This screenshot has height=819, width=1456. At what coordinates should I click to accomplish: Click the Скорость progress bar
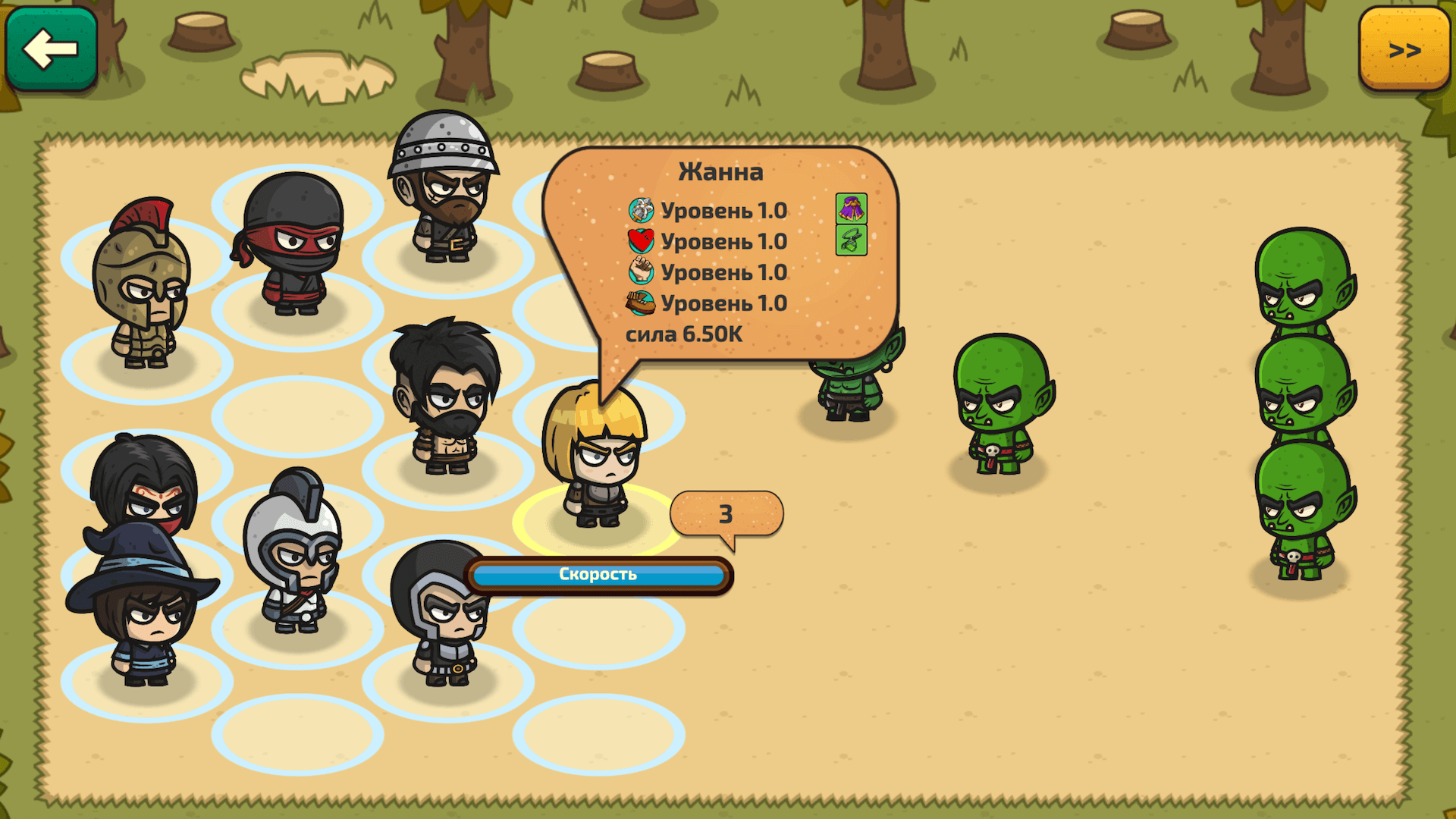pyautogui.click(x=597, y=574)
